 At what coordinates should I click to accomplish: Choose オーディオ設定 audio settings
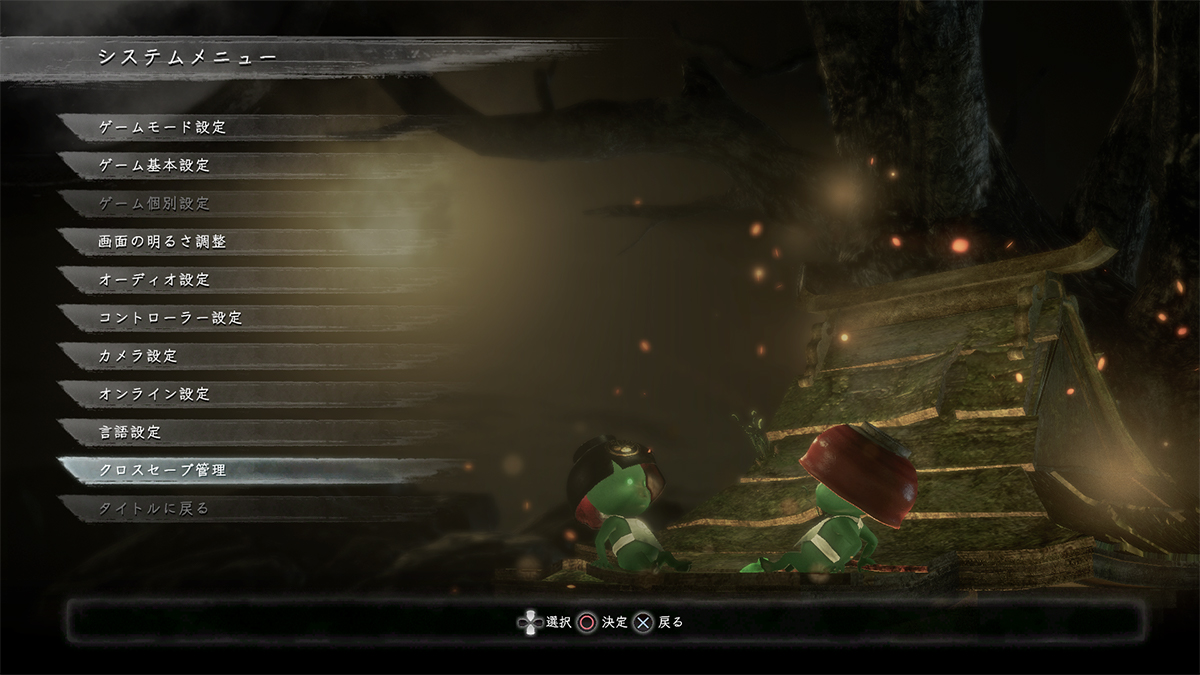156,280
